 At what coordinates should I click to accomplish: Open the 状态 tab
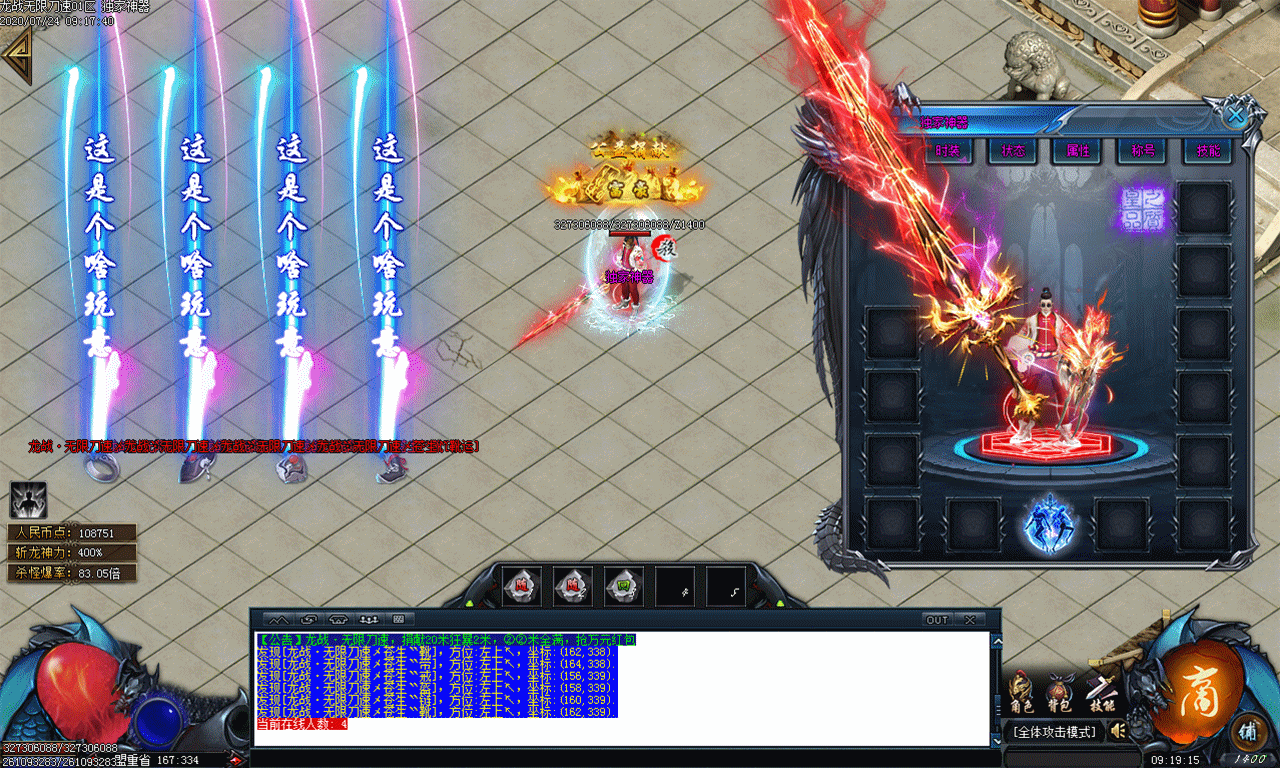coord(1012,151)
